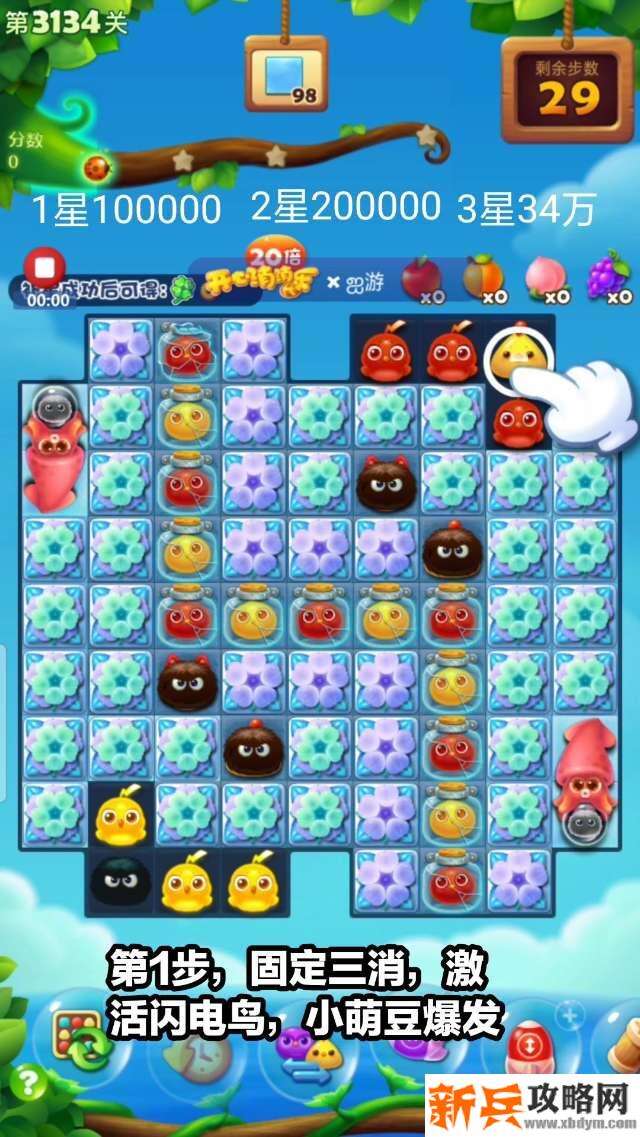
Task: Open the green question mark help
Action: point(30,1083)
